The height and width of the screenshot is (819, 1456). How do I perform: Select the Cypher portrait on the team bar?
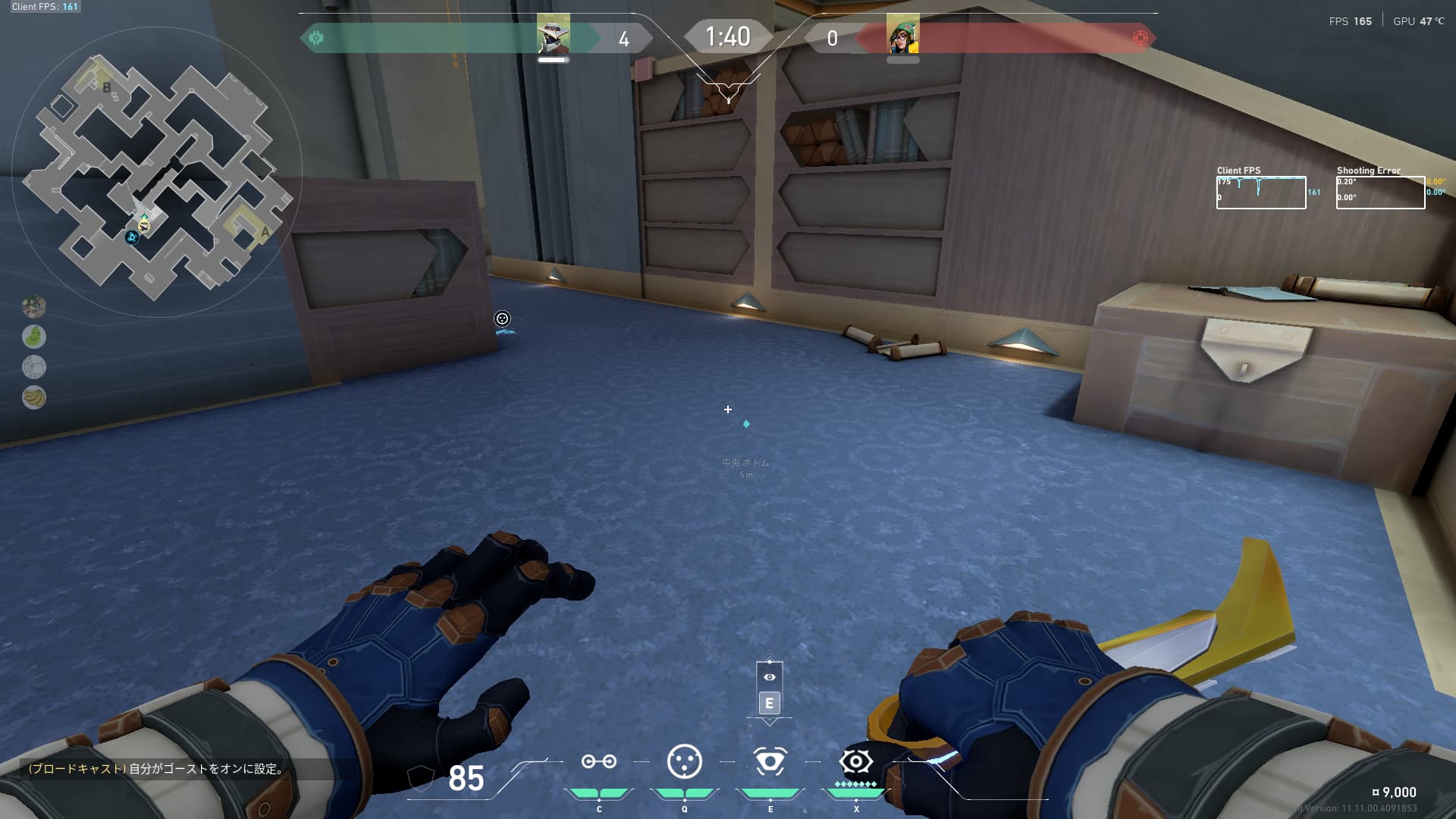[x=553, y=34]
